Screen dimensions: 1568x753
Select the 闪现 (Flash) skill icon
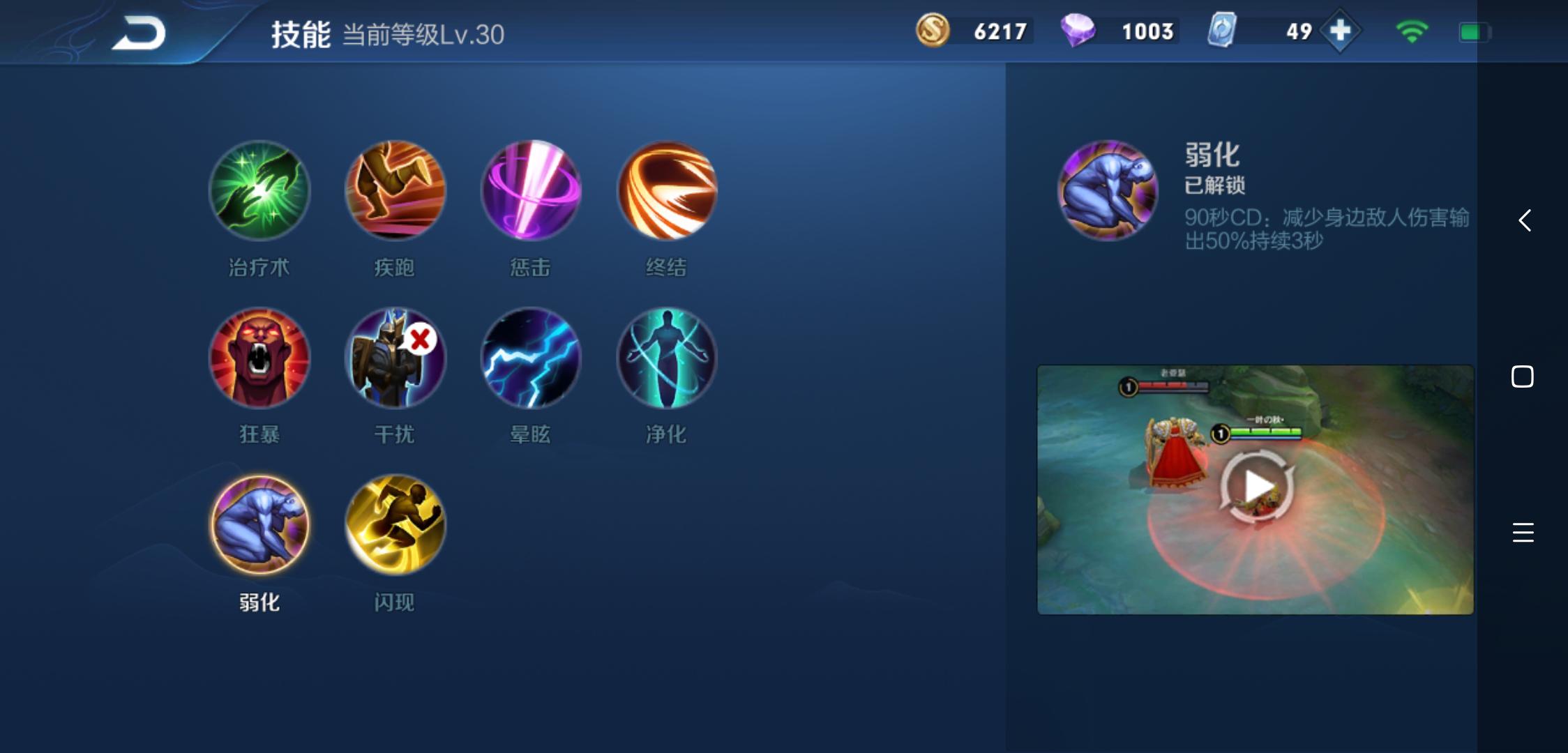(394, 526)
